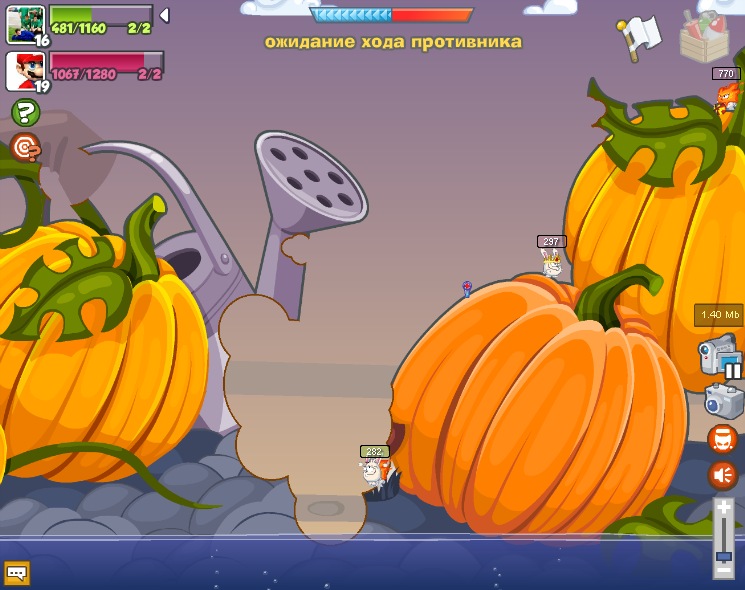Take a screenshot with the photo camera
Screen dimensions: 745x590
723,400
